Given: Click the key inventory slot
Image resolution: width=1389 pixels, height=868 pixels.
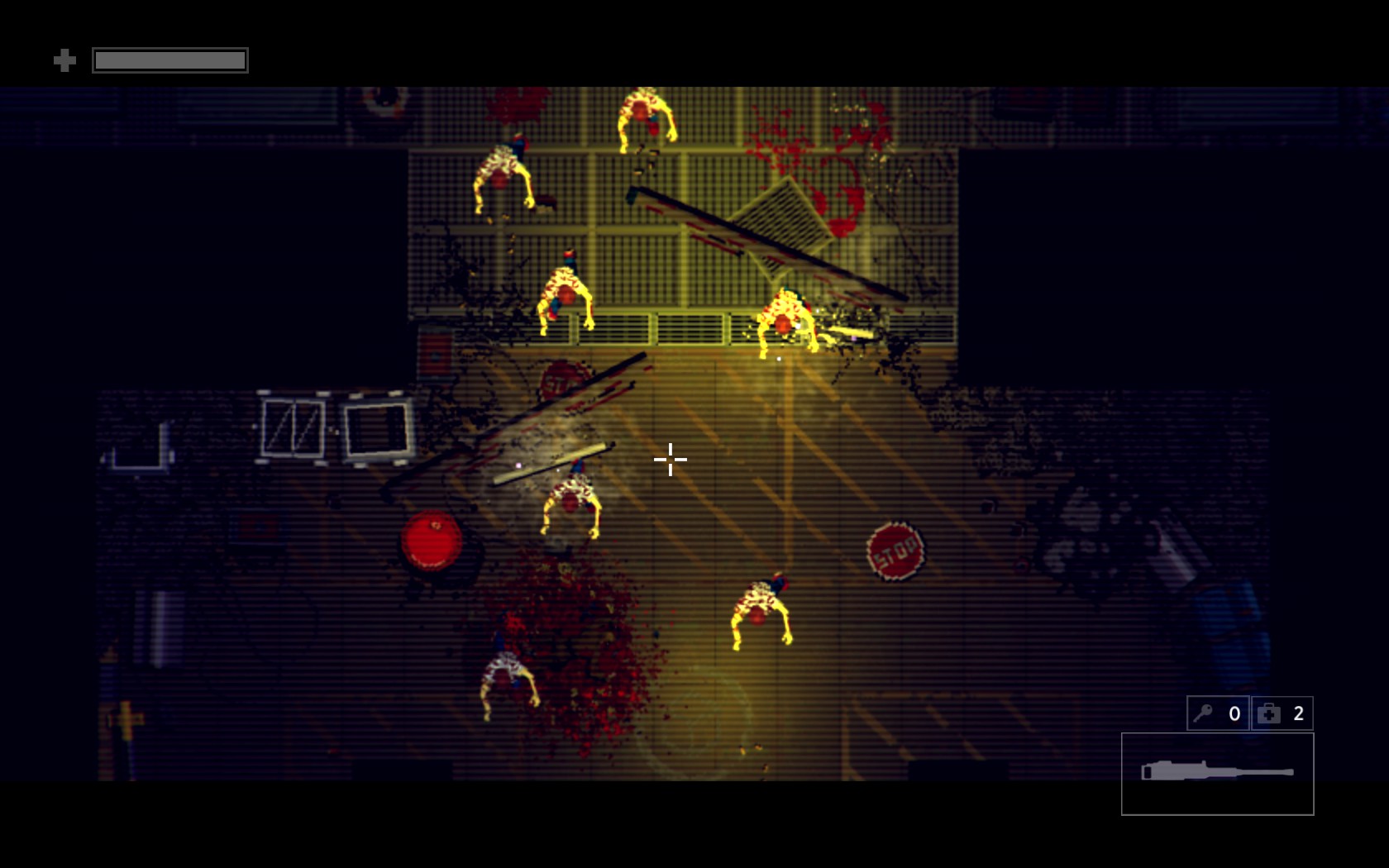Looking at the screenshot, I should (x=1218, y=713).
